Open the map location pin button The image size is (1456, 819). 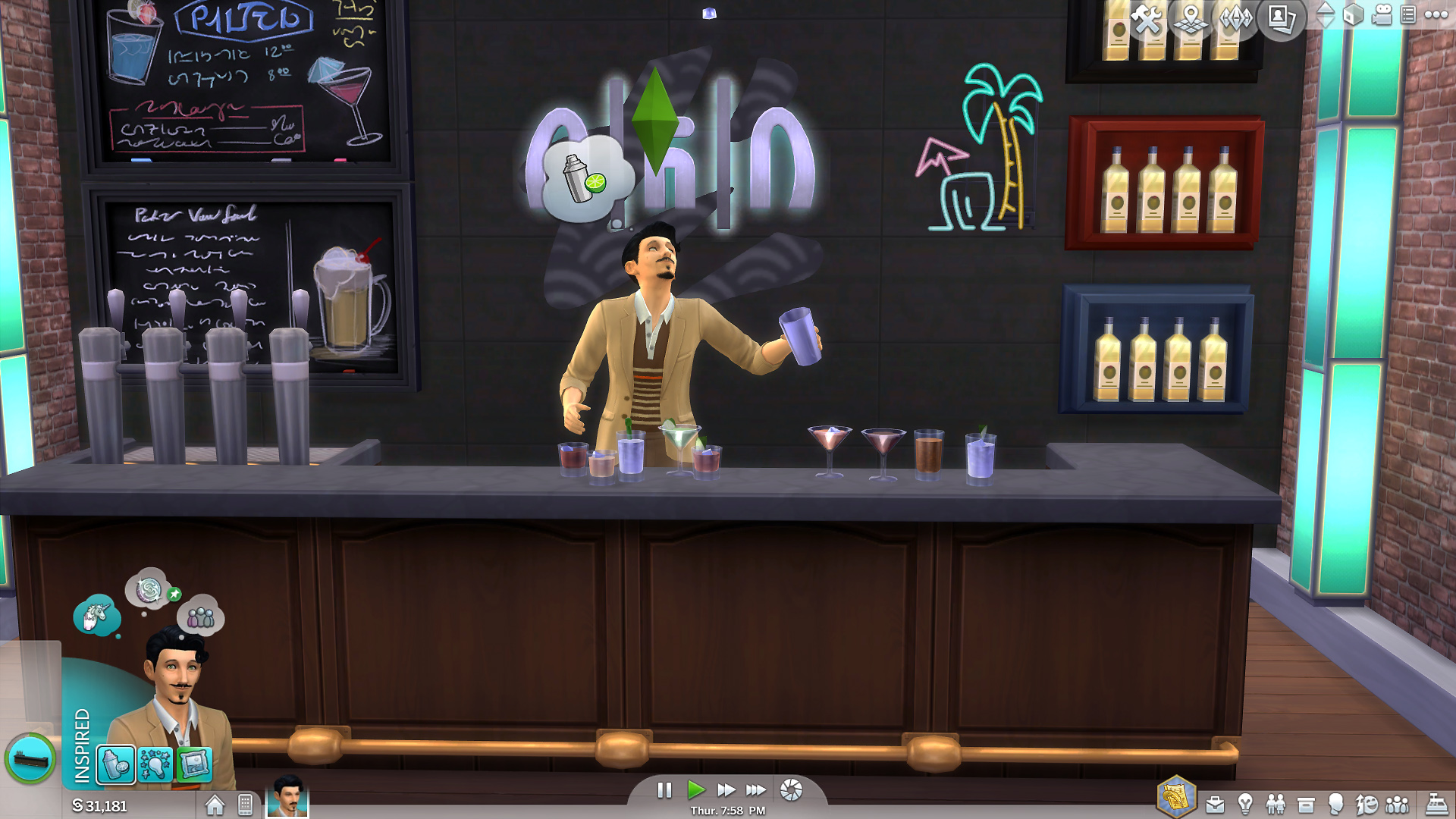click(x=1191, y=18)
